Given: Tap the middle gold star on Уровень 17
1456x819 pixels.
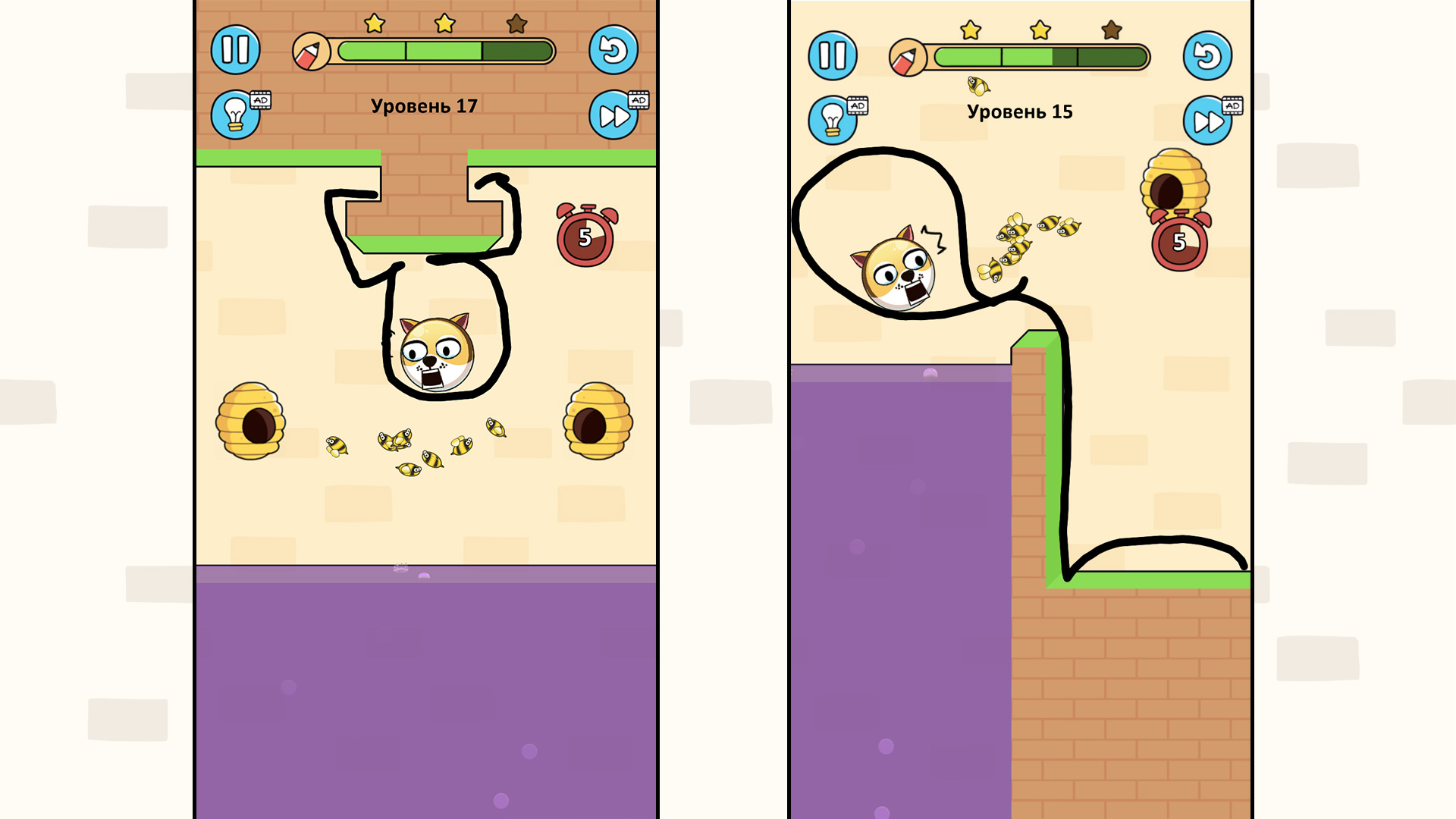Looking at the screenshot, I should point(444,25).
